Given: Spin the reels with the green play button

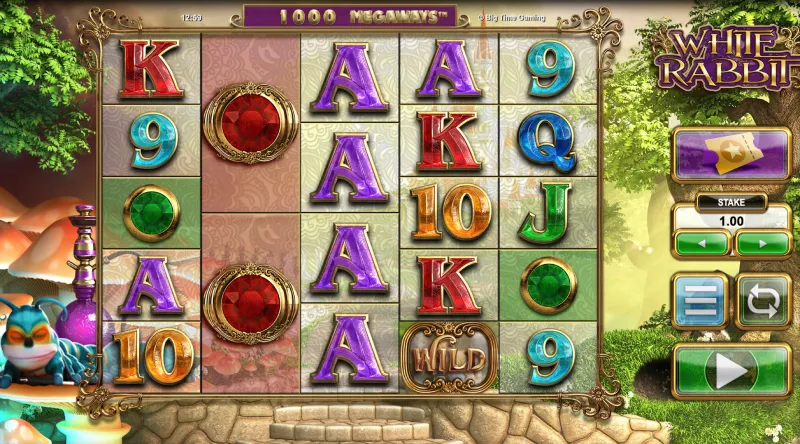Looking at the screenshot, I should tap(731, 372).
